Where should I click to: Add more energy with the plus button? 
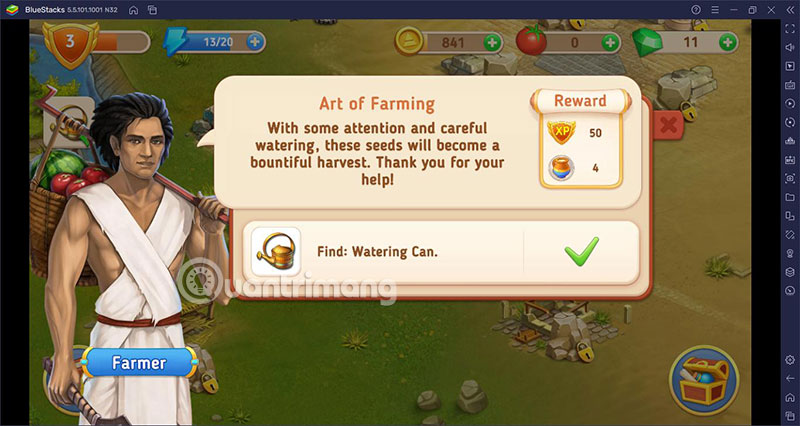pos(255,42)
